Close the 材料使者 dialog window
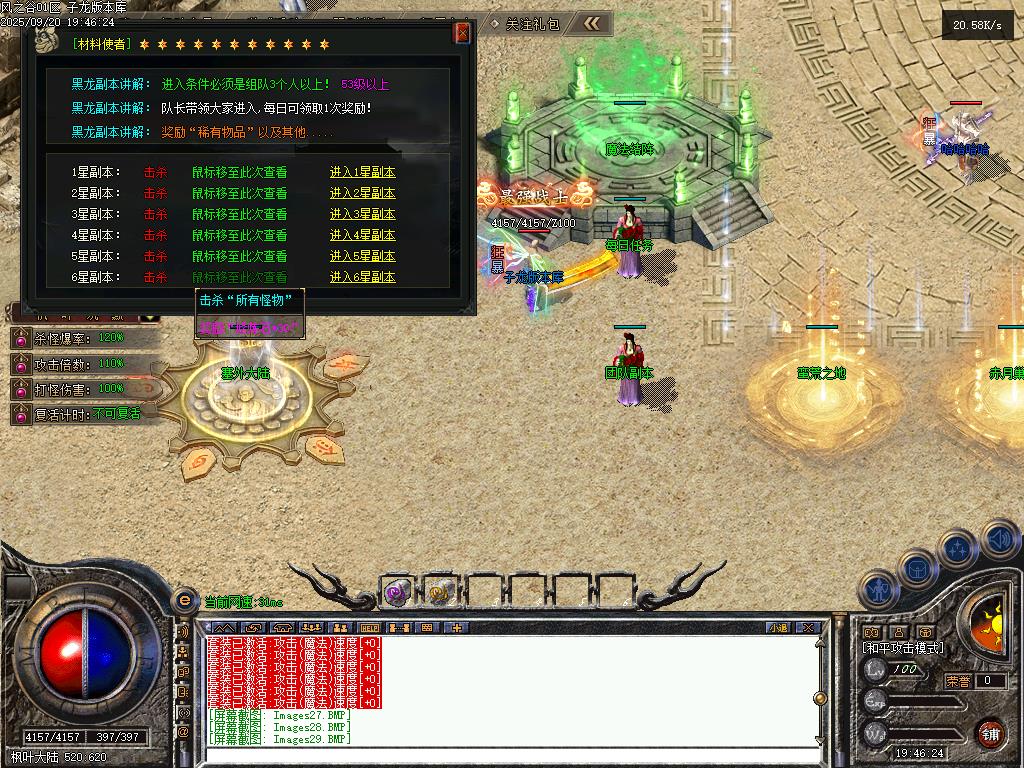1024x768 pixels. click(x=462, y=33)
